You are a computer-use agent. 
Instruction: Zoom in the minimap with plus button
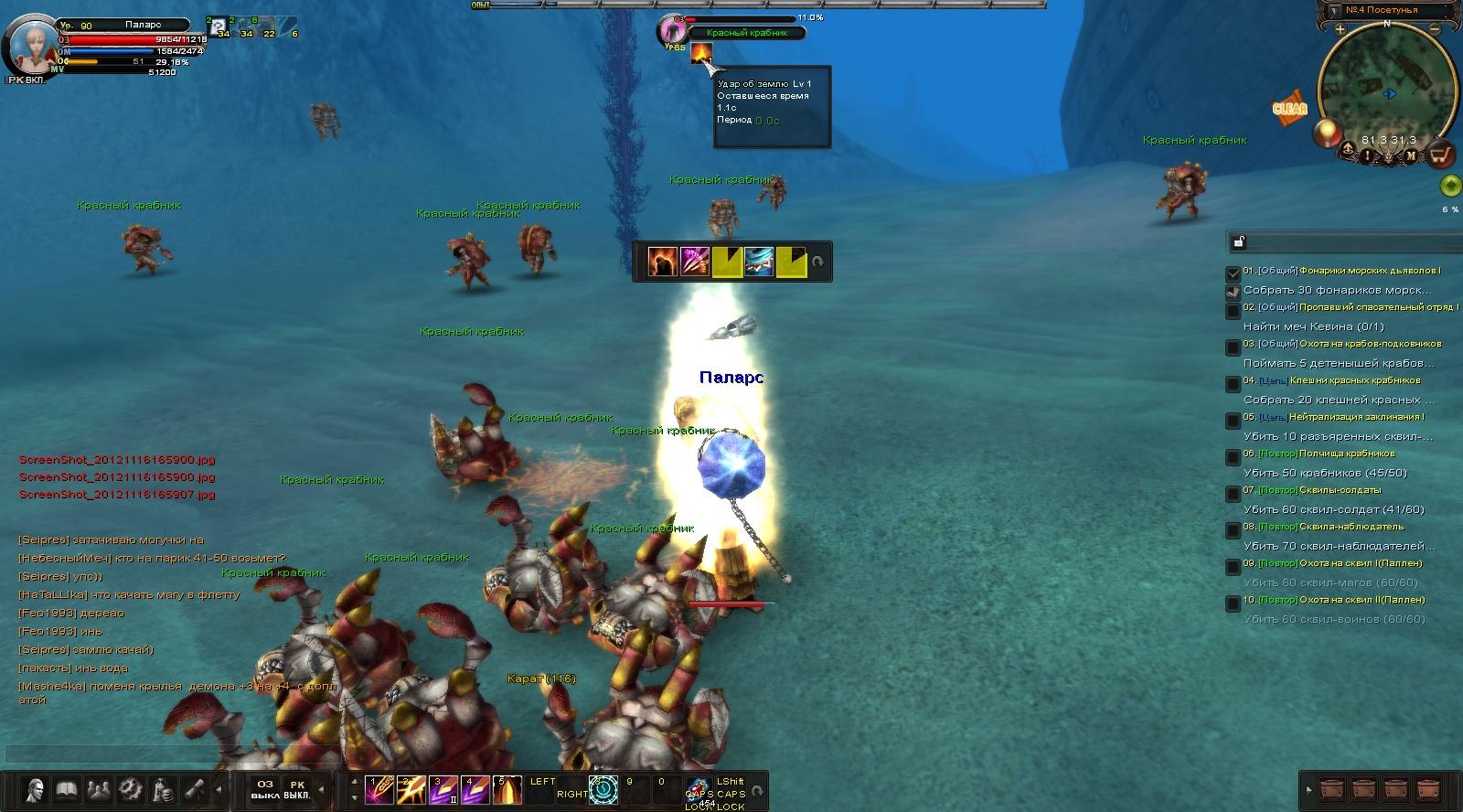click(1340, 30)
